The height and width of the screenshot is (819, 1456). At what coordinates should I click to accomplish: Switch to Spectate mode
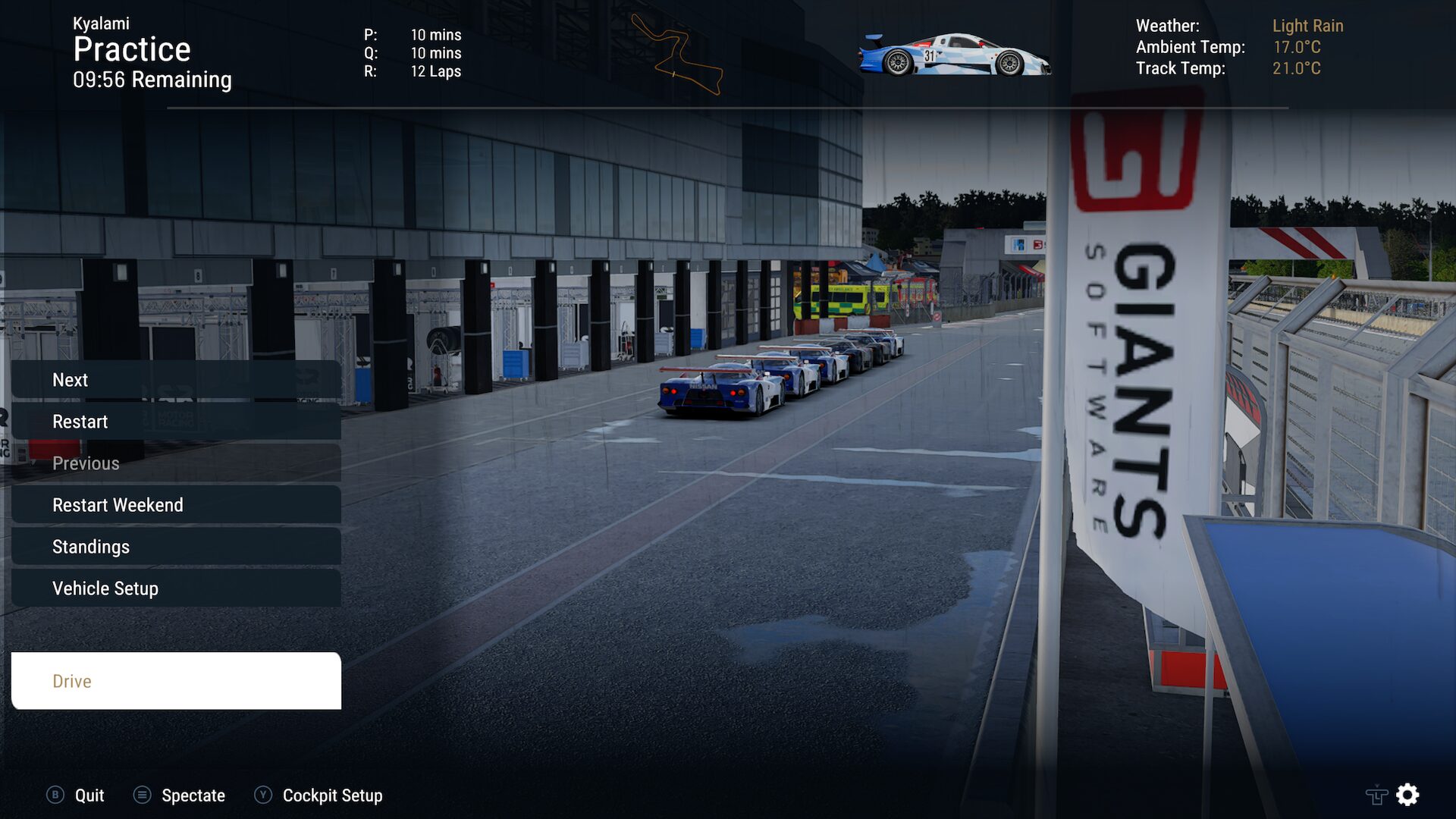pos(180,795)
